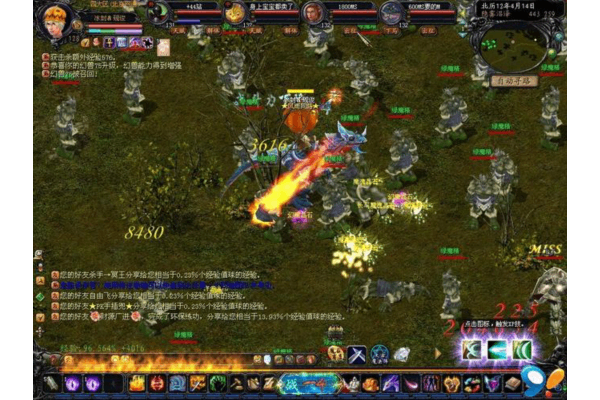The height and width of the screenshot is (400, 600).
Task: Open the spellbook icon on the hotbar
Action: (512, 383)
